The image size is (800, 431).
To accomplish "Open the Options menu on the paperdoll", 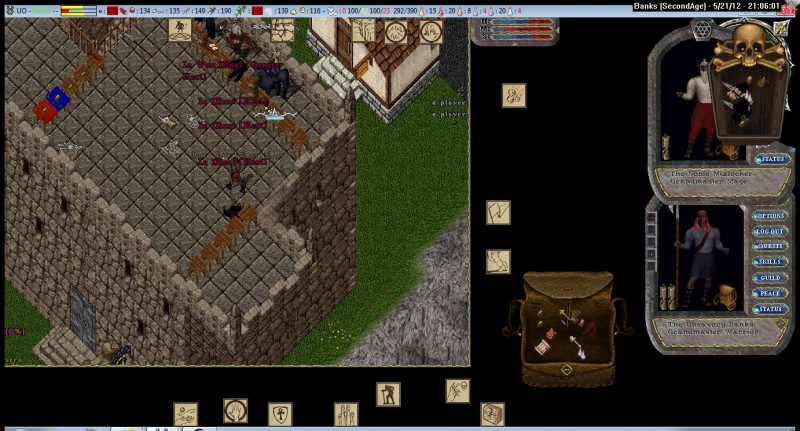I will tap(769, 216).
